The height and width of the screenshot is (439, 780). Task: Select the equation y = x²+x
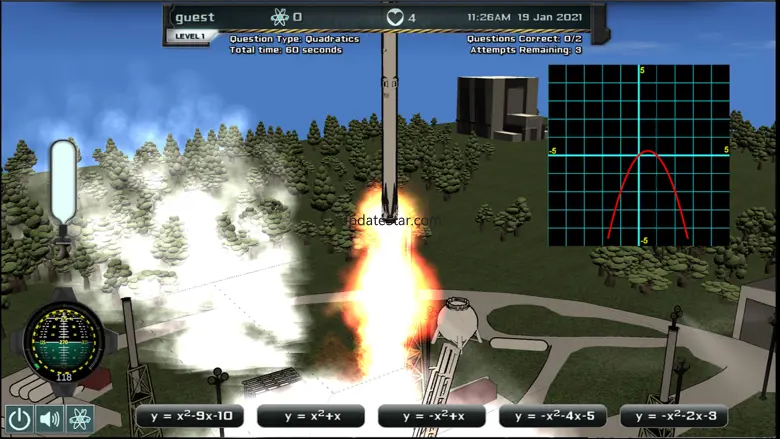(310, 416)
